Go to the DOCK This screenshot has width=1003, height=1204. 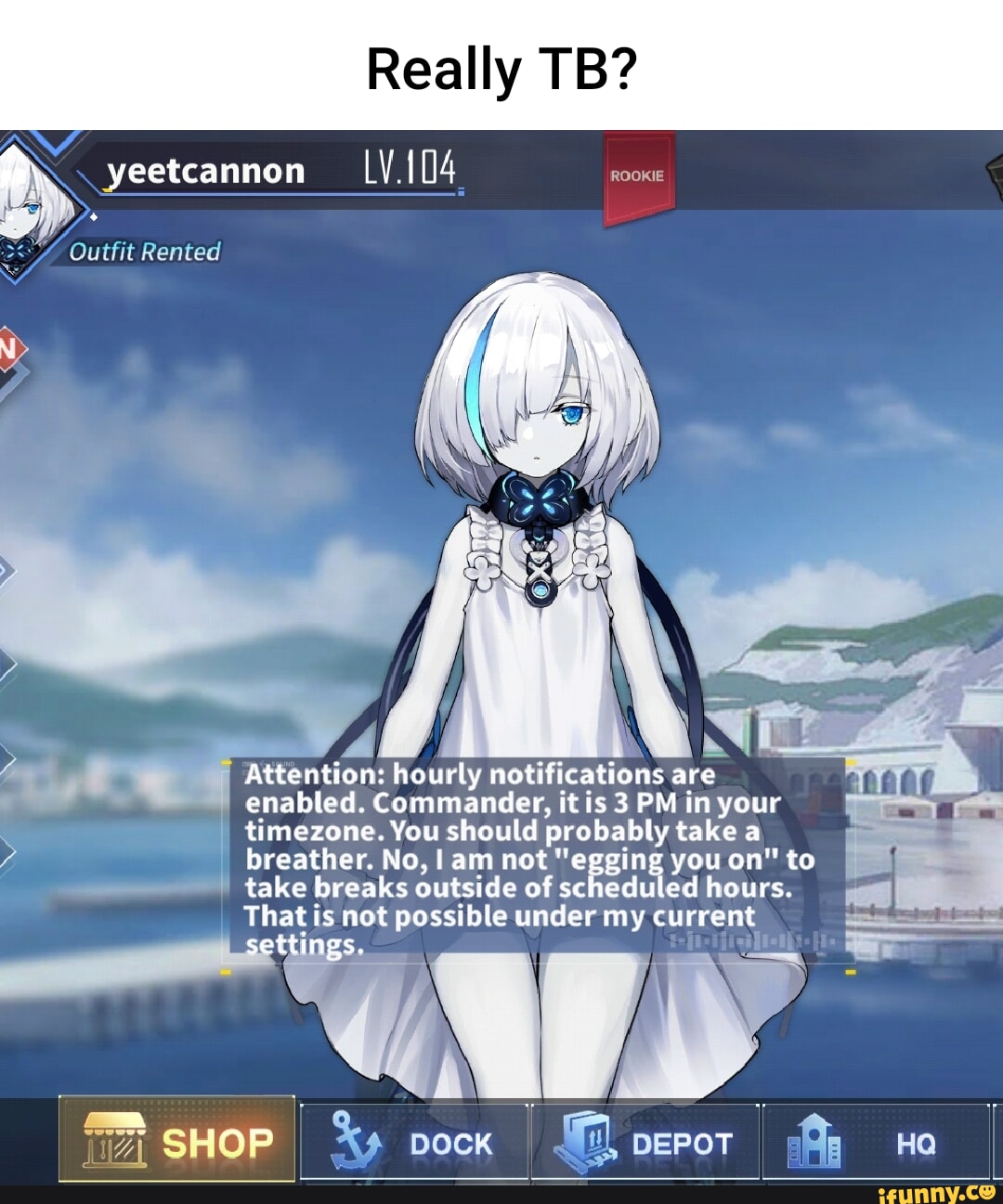pos(414,1143)
